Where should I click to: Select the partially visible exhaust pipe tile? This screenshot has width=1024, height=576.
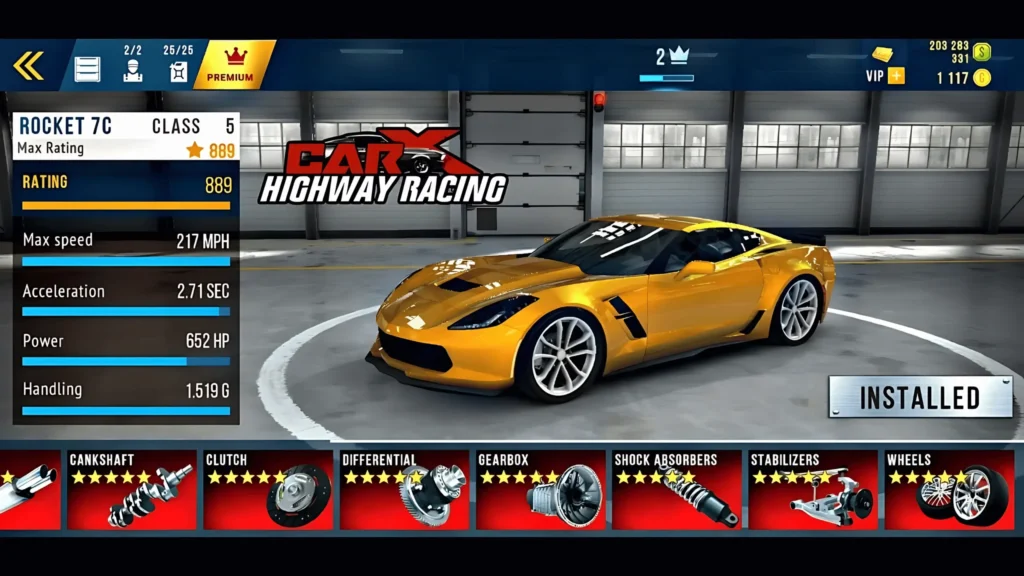point(30,490)
